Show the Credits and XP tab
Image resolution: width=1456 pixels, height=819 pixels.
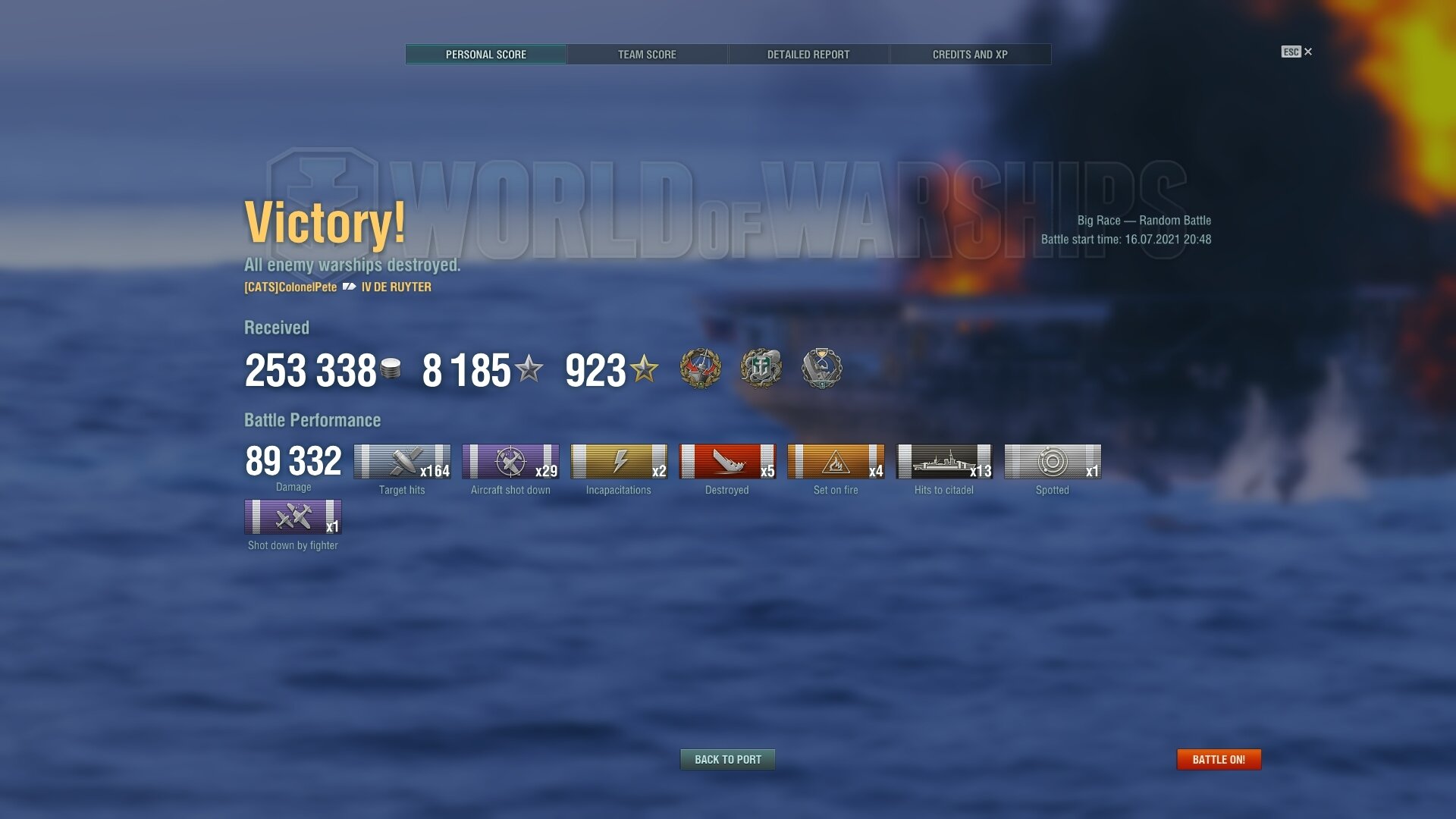click(x=970, y=55)
